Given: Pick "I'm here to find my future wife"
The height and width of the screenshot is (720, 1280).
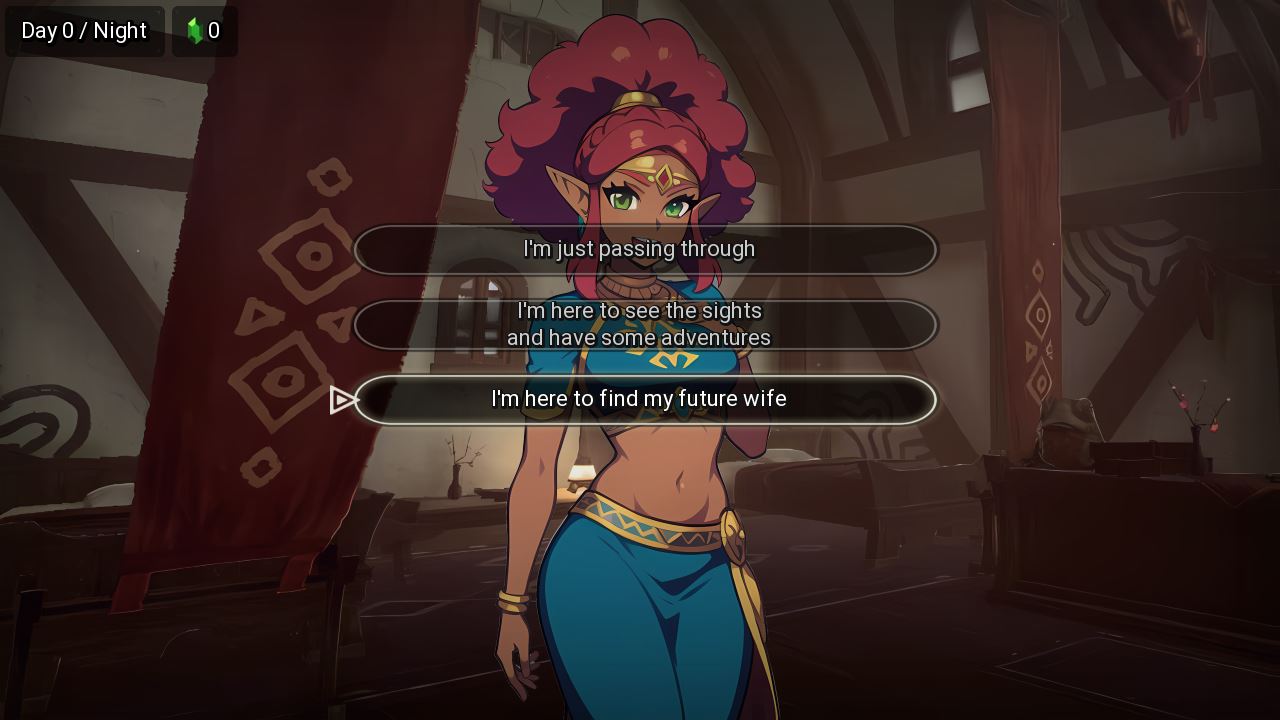Looking at the screenshot, I should click(x=645, y=400).
